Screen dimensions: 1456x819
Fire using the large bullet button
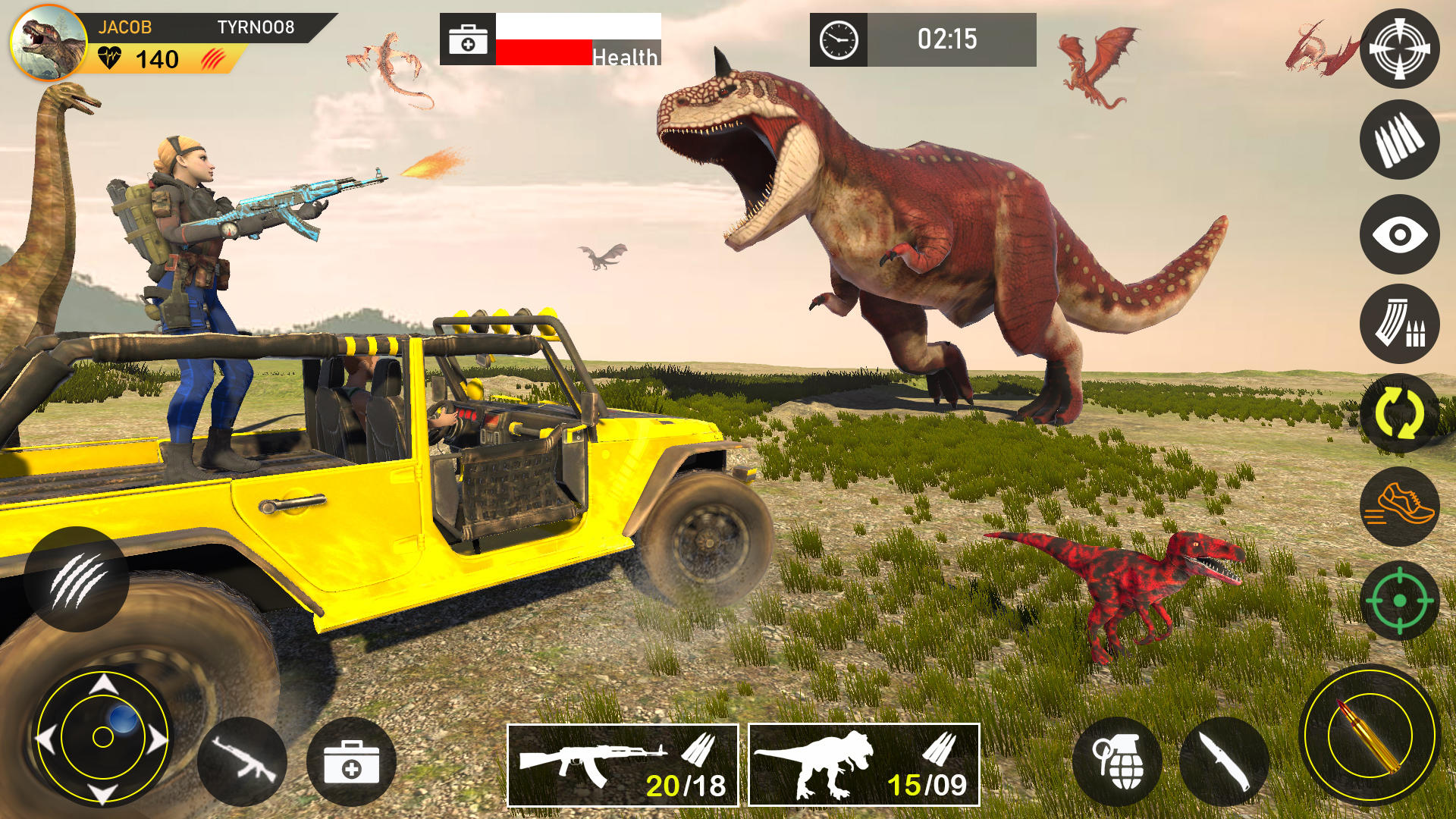tap(1370, 734)
